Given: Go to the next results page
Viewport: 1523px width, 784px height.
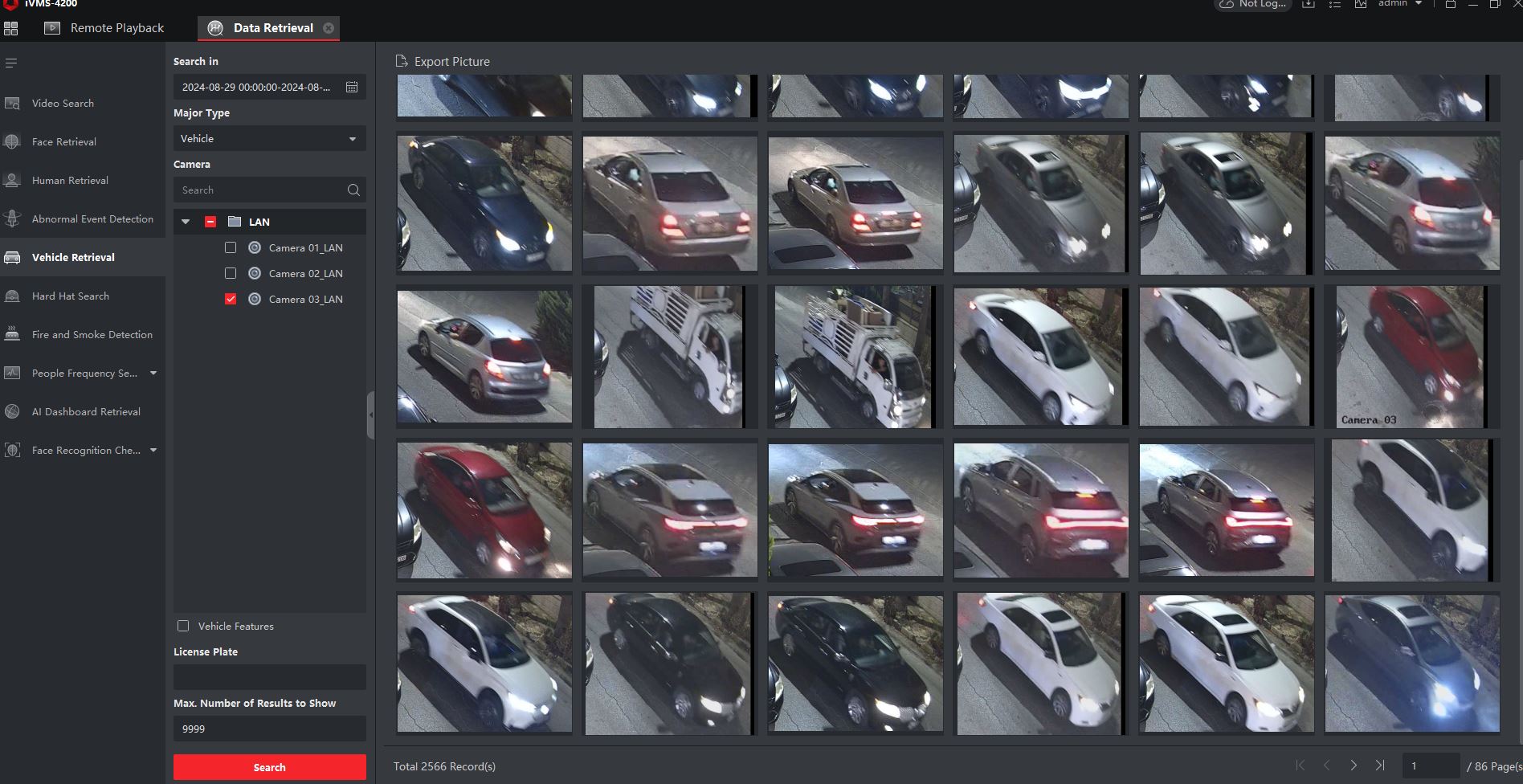Looking at the screenshot, I should click(x=1354, y=766).
